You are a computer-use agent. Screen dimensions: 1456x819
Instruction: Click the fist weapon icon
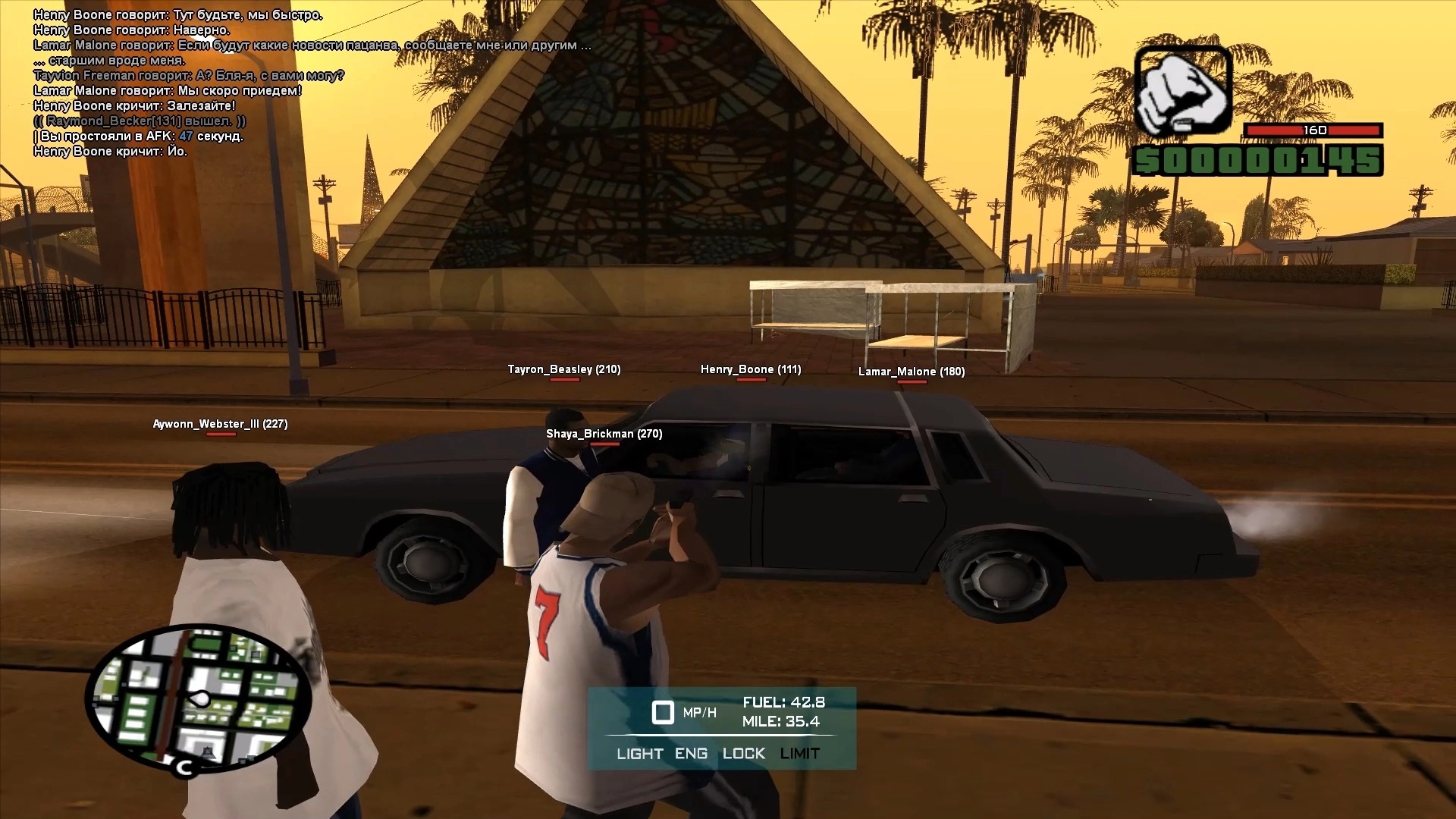click(x=1182, y=92)
